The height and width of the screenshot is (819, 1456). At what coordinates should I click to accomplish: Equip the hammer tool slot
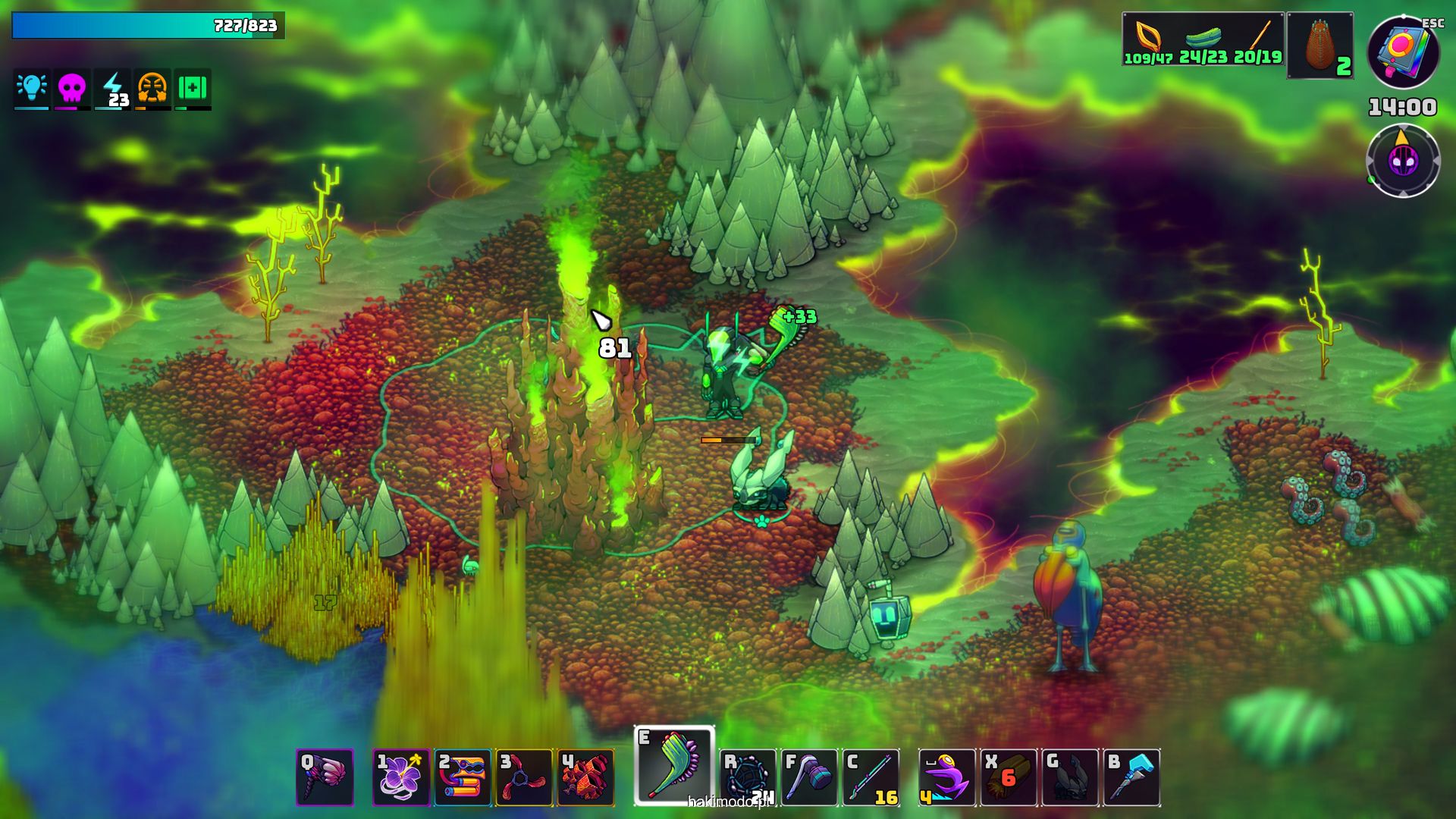[x=809, y=777]
